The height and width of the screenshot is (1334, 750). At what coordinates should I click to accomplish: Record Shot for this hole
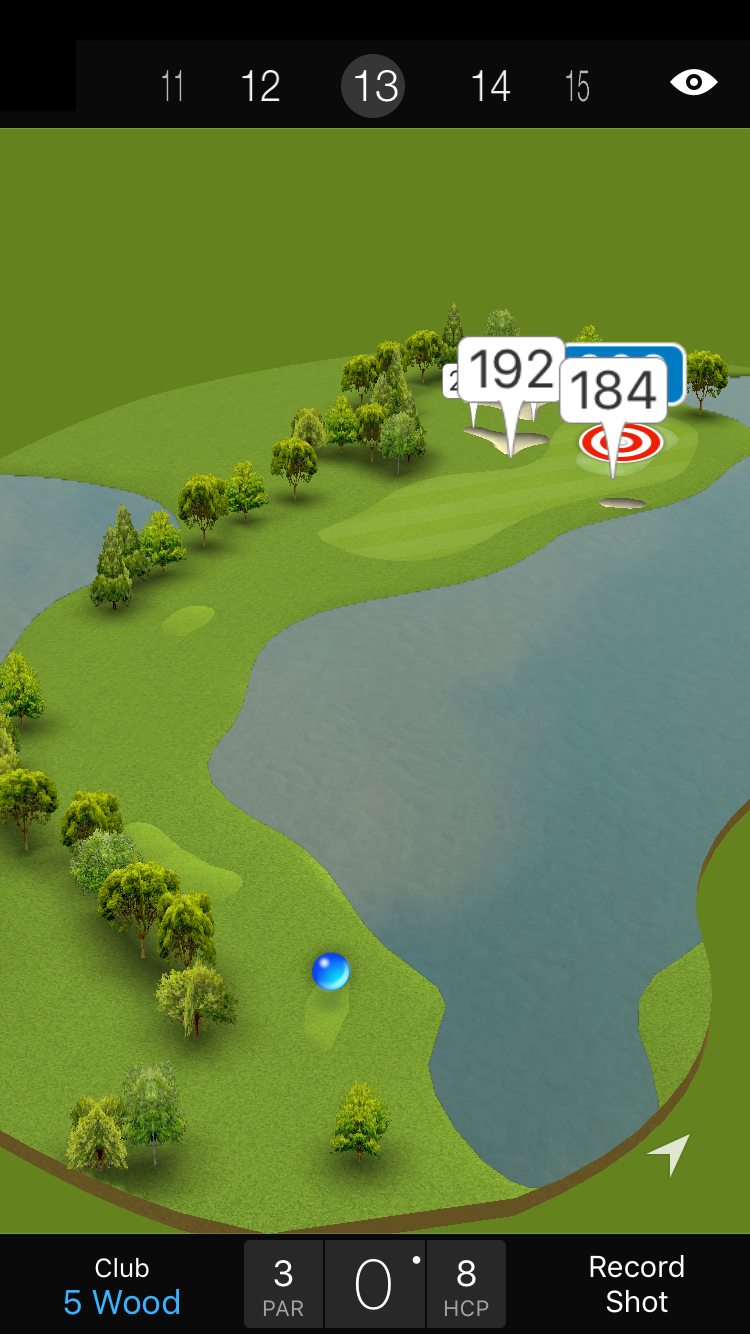click(636, 1284)
